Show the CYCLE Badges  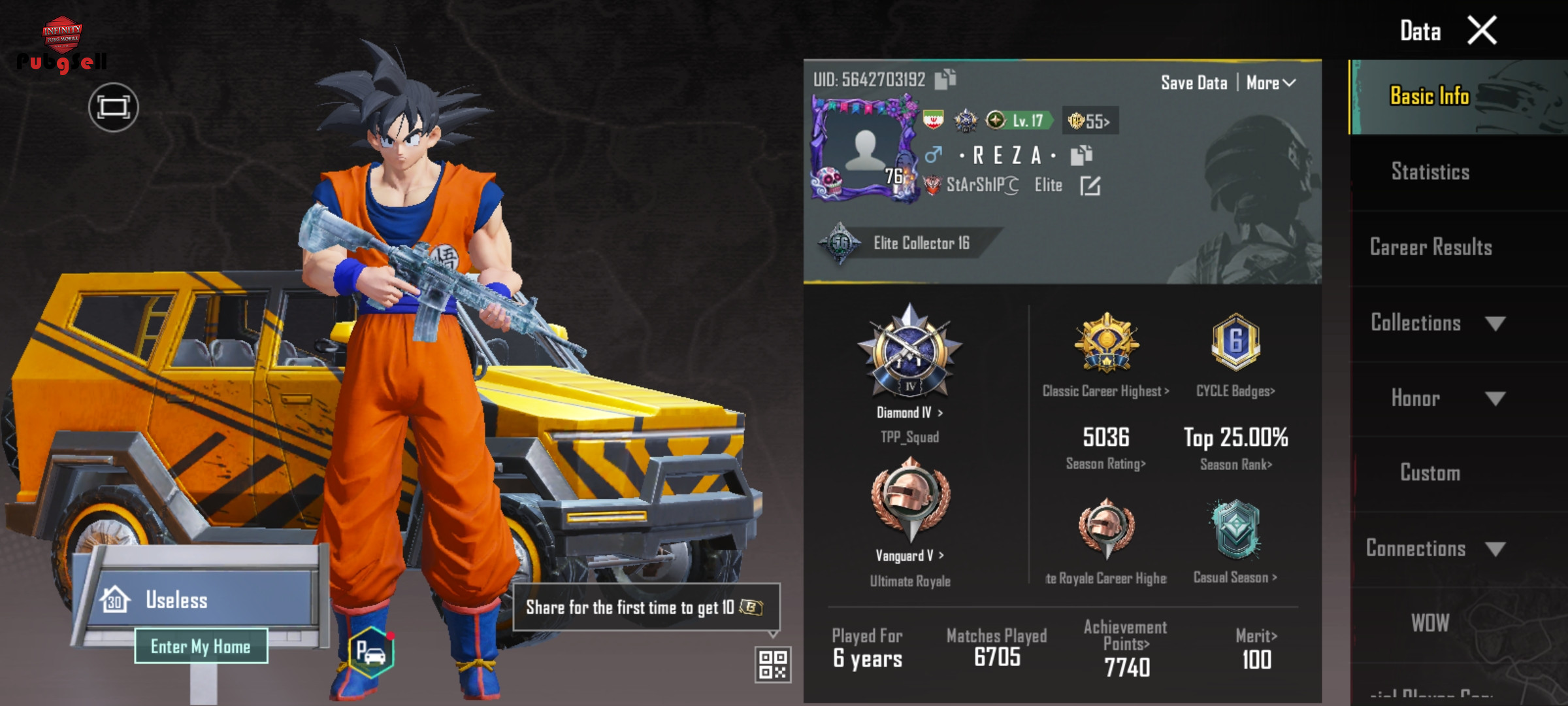pos(1235,391)
